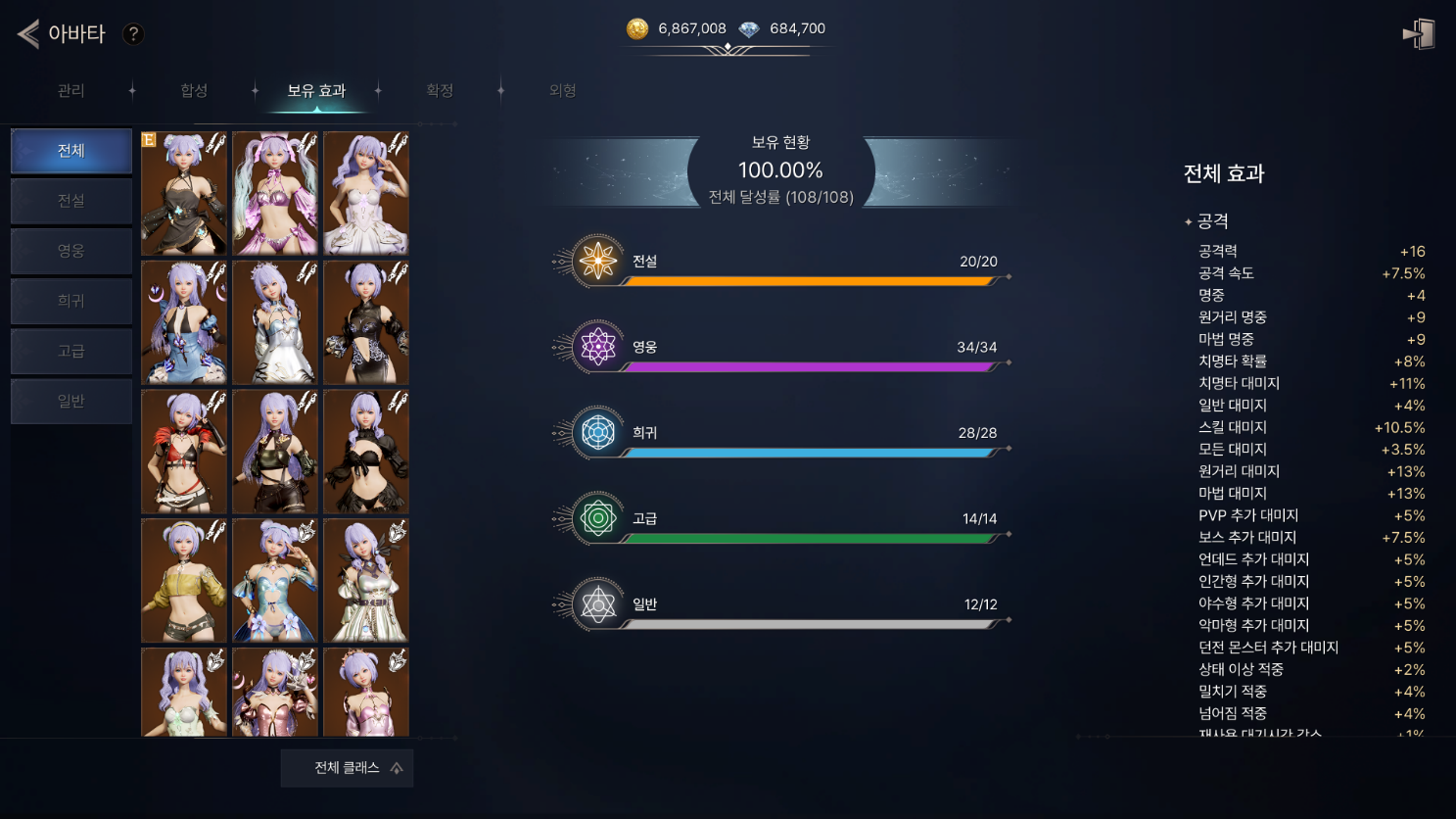Open the 전체 클래스 dropdown
The width and height of the screenshot is (1456, 819).
click(x=347, y=768)
